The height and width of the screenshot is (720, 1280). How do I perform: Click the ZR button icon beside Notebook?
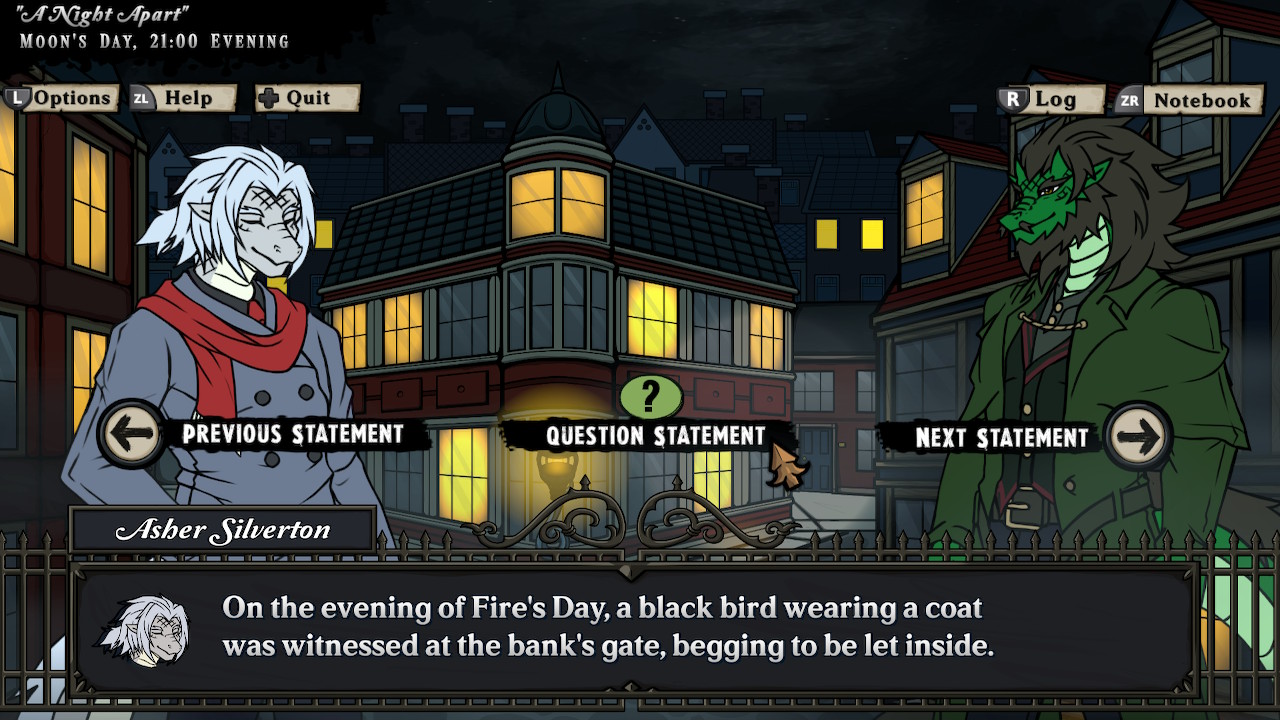(1128, 100)
